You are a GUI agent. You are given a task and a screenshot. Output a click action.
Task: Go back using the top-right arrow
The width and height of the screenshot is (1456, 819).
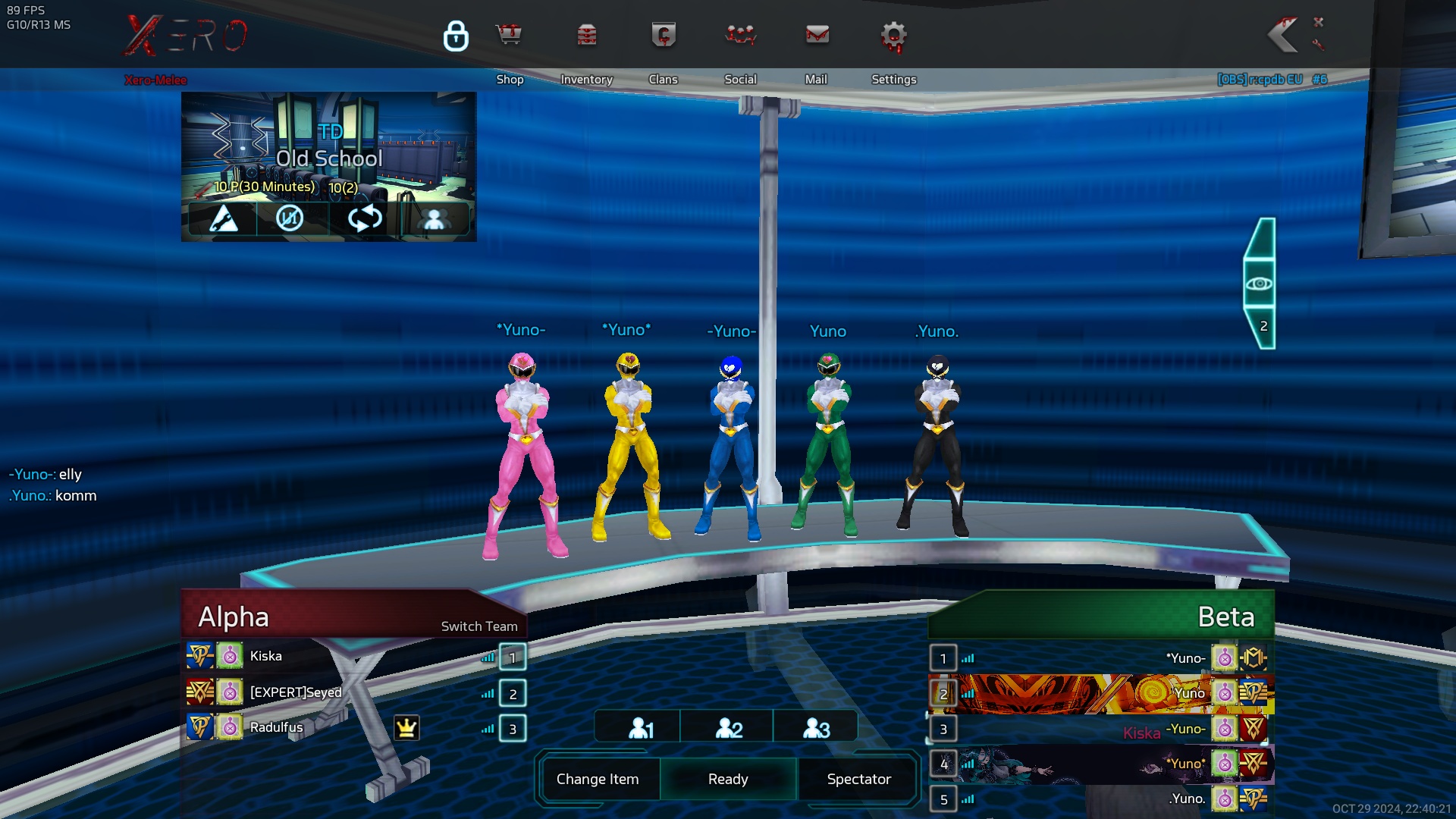tap(1283, 36)
